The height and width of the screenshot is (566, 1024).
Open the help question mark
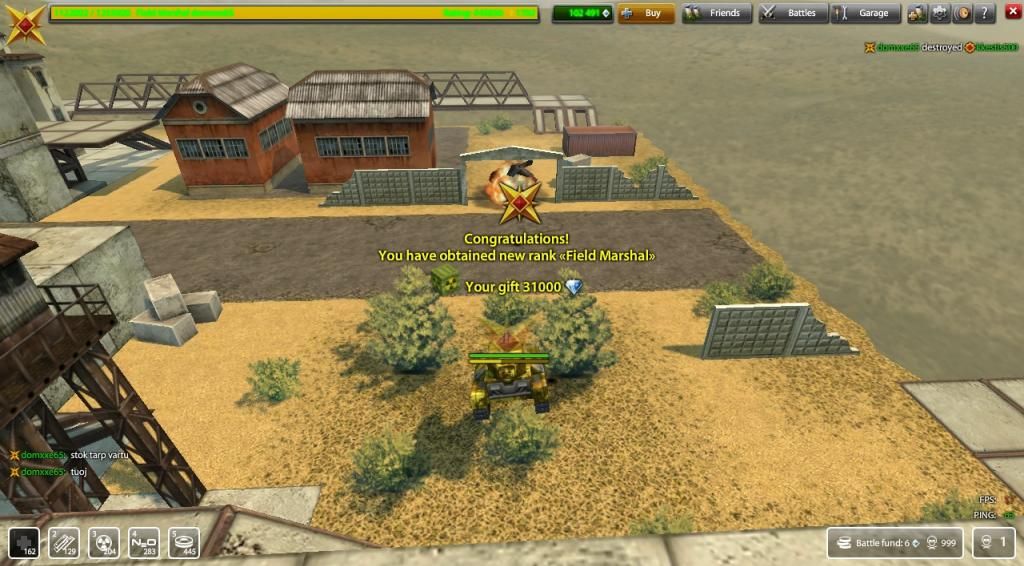pyautogui.click(x=986, y=13)
